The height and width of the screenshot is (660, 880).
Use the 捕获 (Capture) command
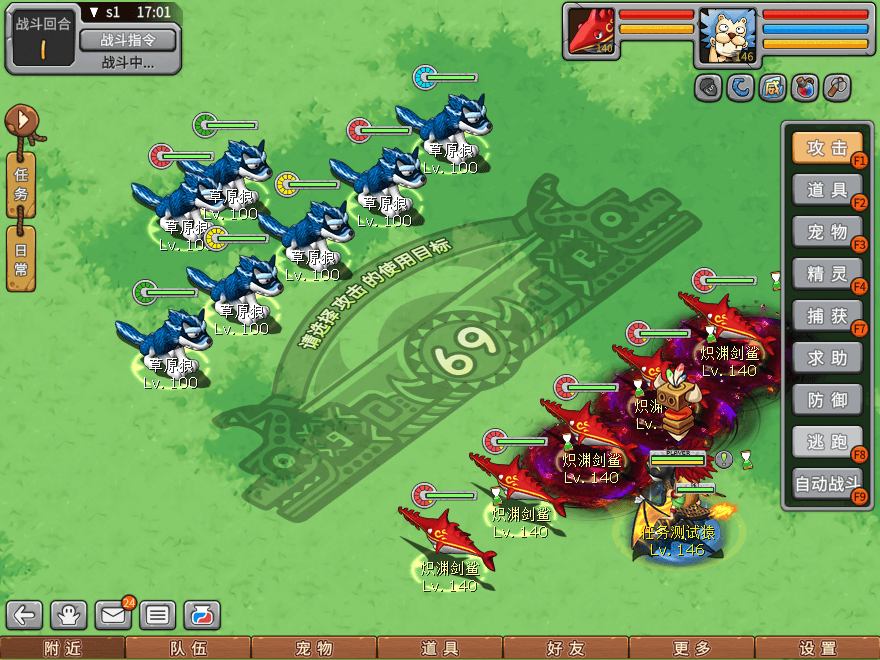tap(826, 316)
